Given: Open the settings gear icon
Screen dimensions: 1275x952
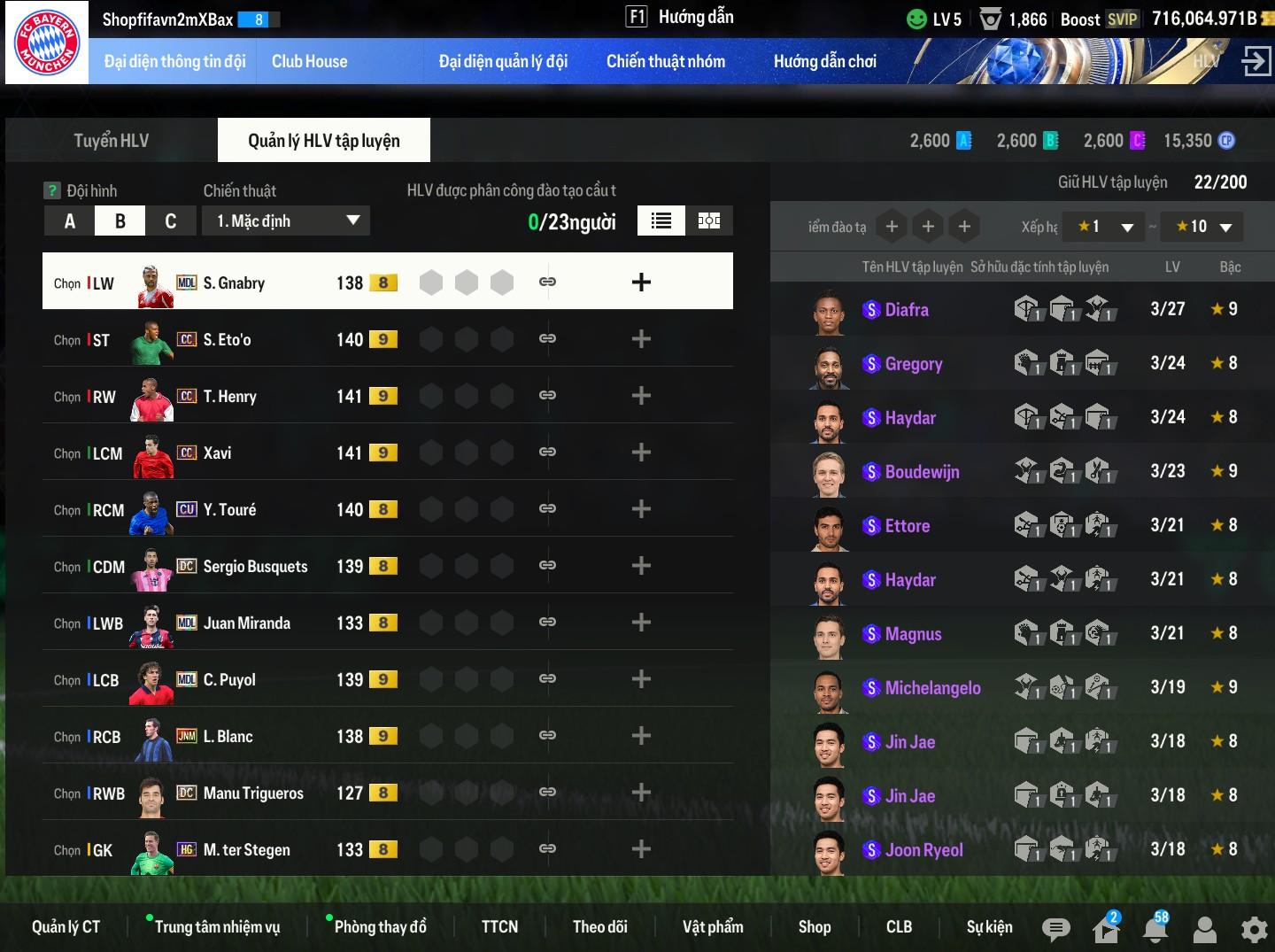Looking at the screenshot, I should (x=1254, y=929).
